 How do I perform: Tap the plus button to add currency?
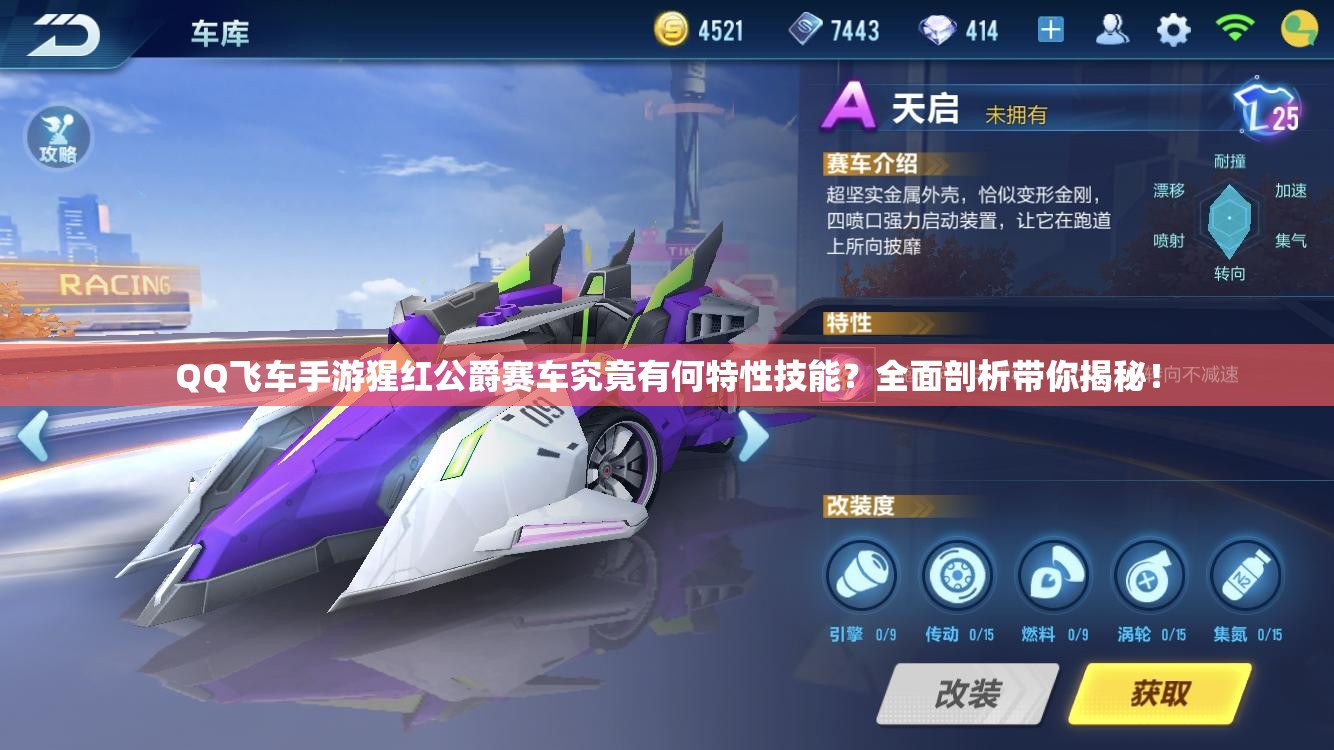coord(1052,29)
